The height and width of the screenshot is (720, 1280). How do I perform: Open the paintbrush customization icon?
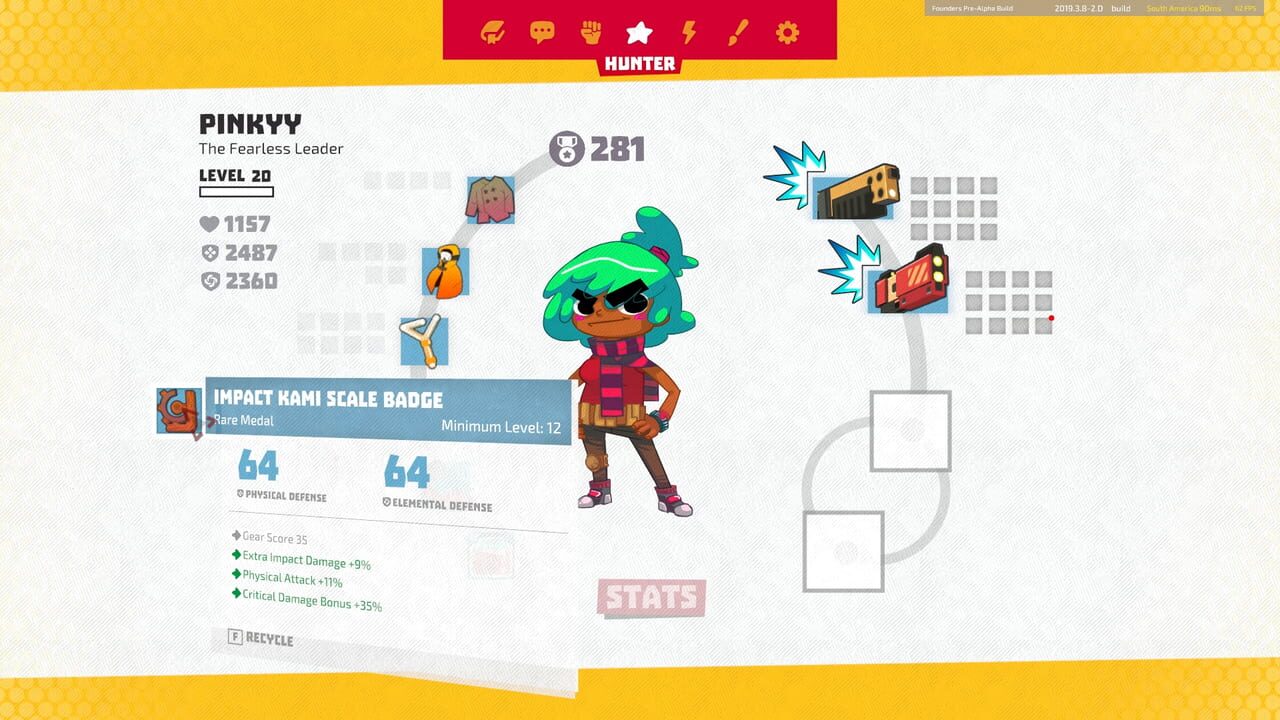click(735, 31)
